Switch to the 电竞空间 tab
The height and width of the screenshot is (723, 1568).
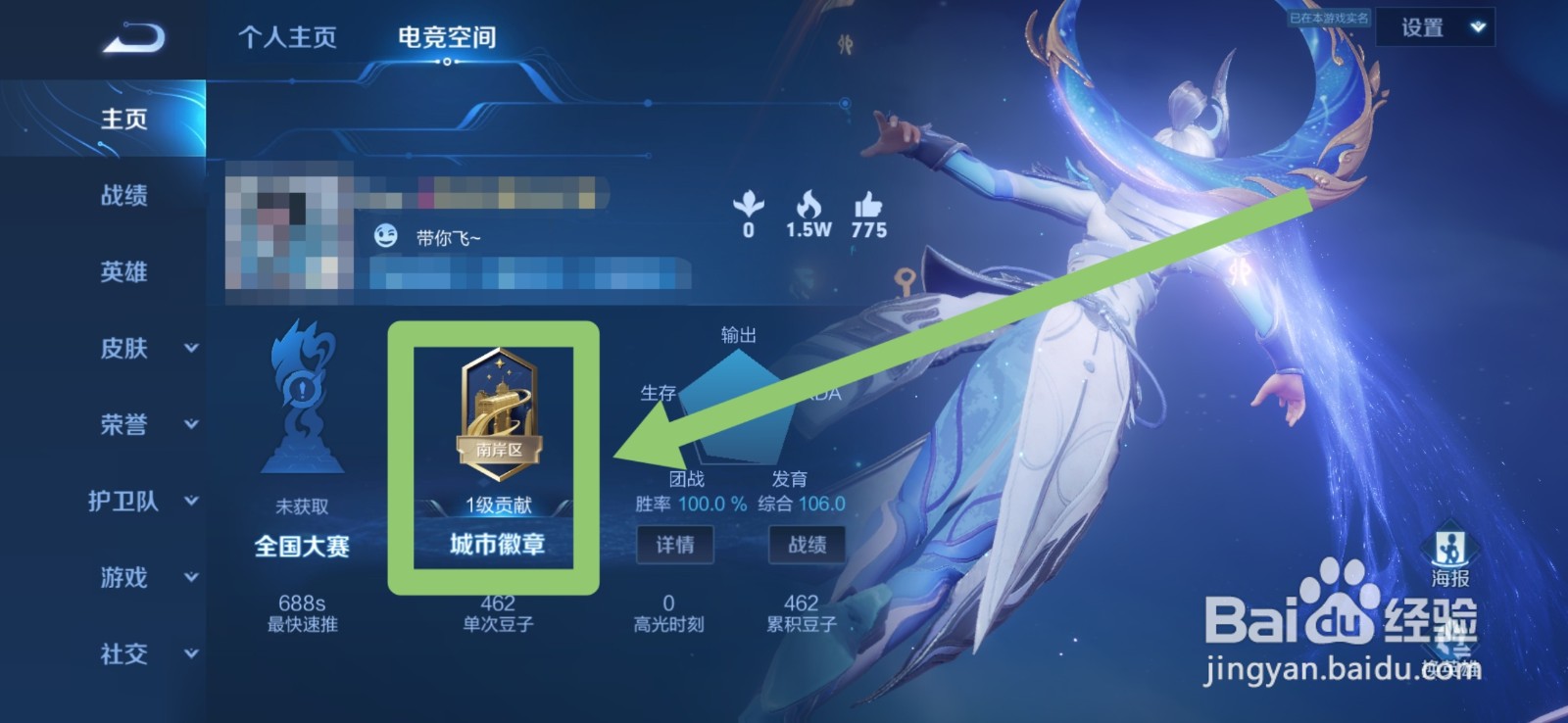click(447, 37)
